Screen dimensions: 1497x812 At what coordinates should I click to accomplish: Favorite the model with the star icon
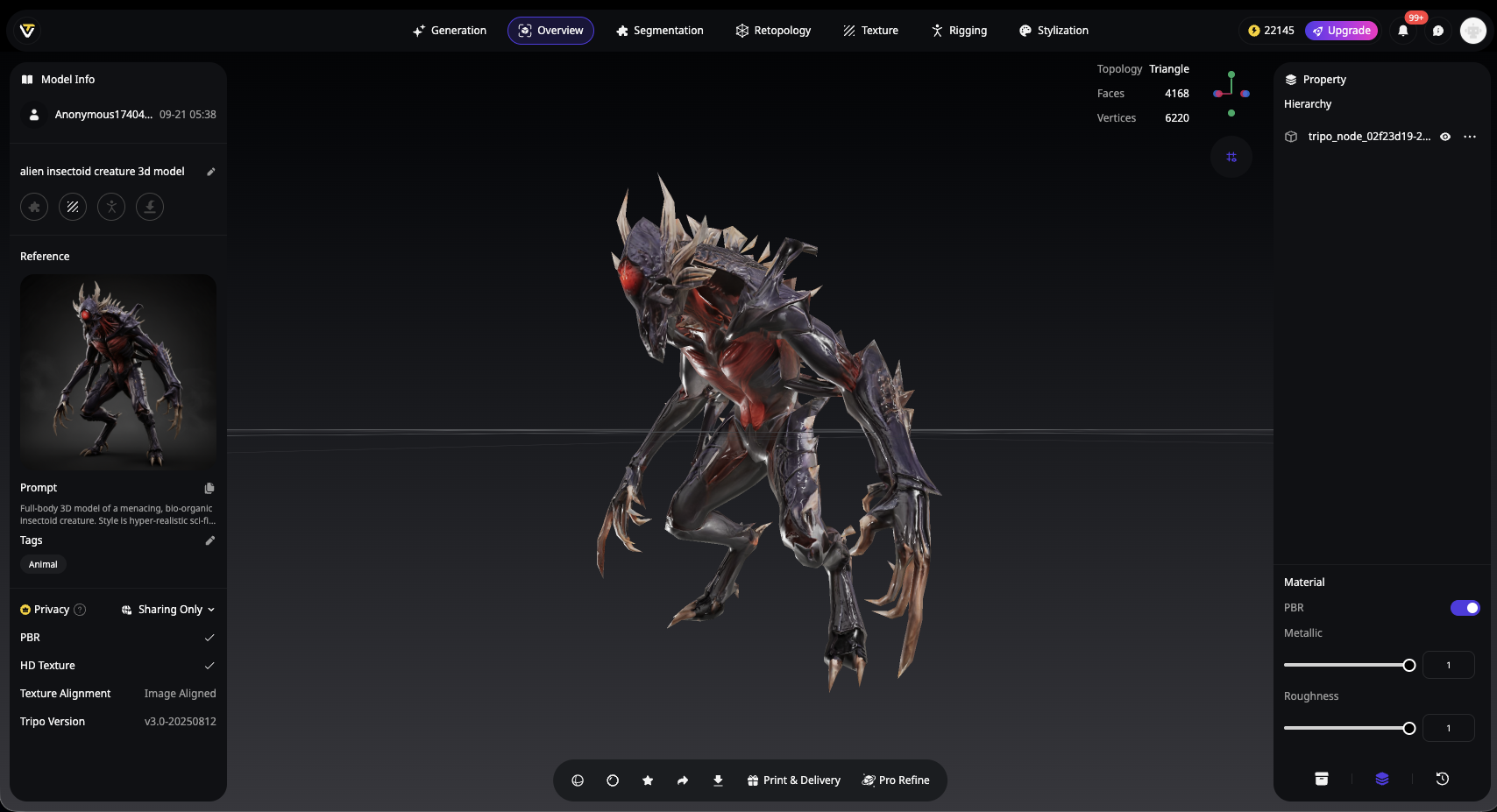coord(648,780)
